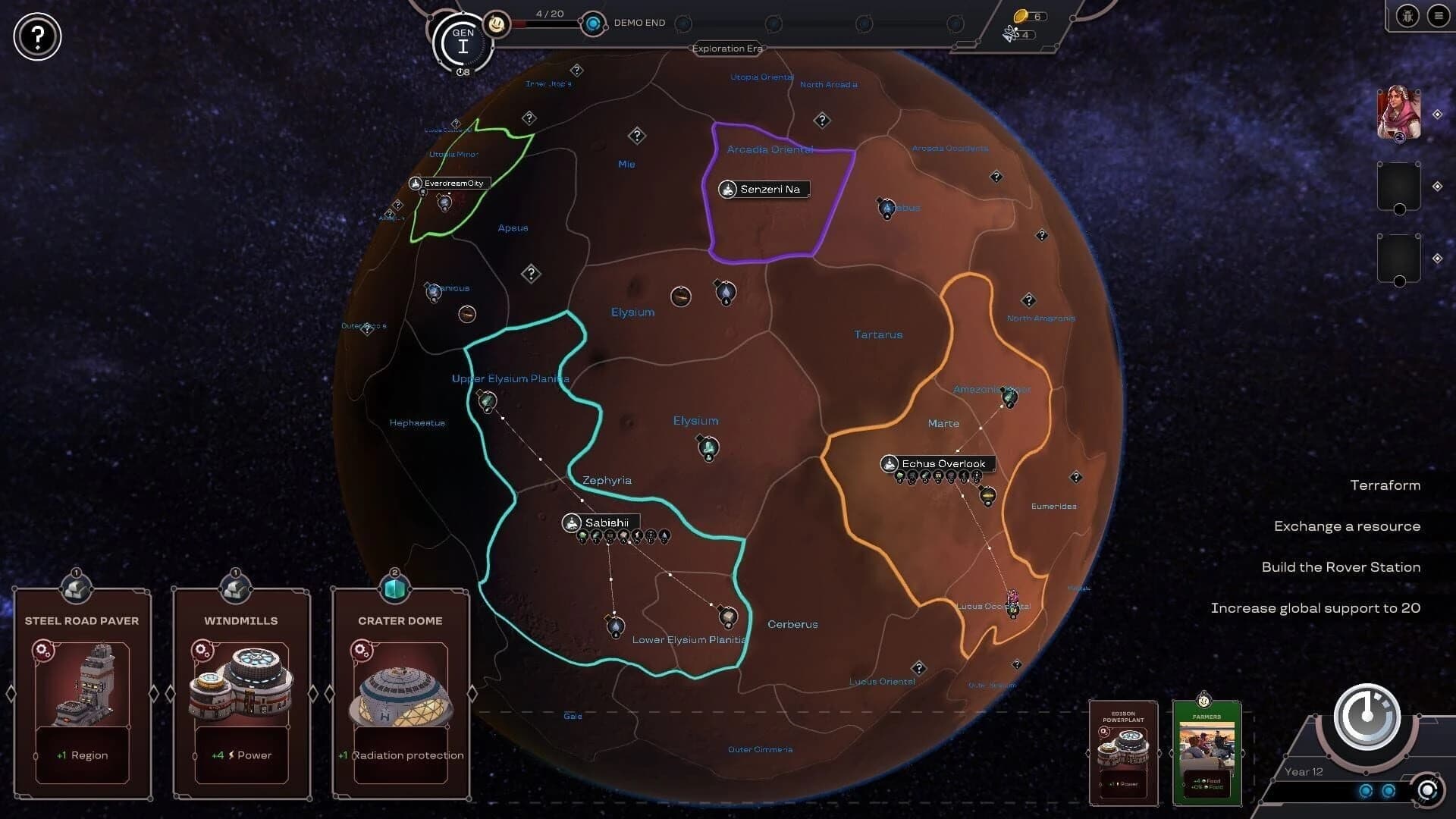Open the bug report tool
The height and width of the screenshot is (819, 1456).
[x=1407, y=15]
